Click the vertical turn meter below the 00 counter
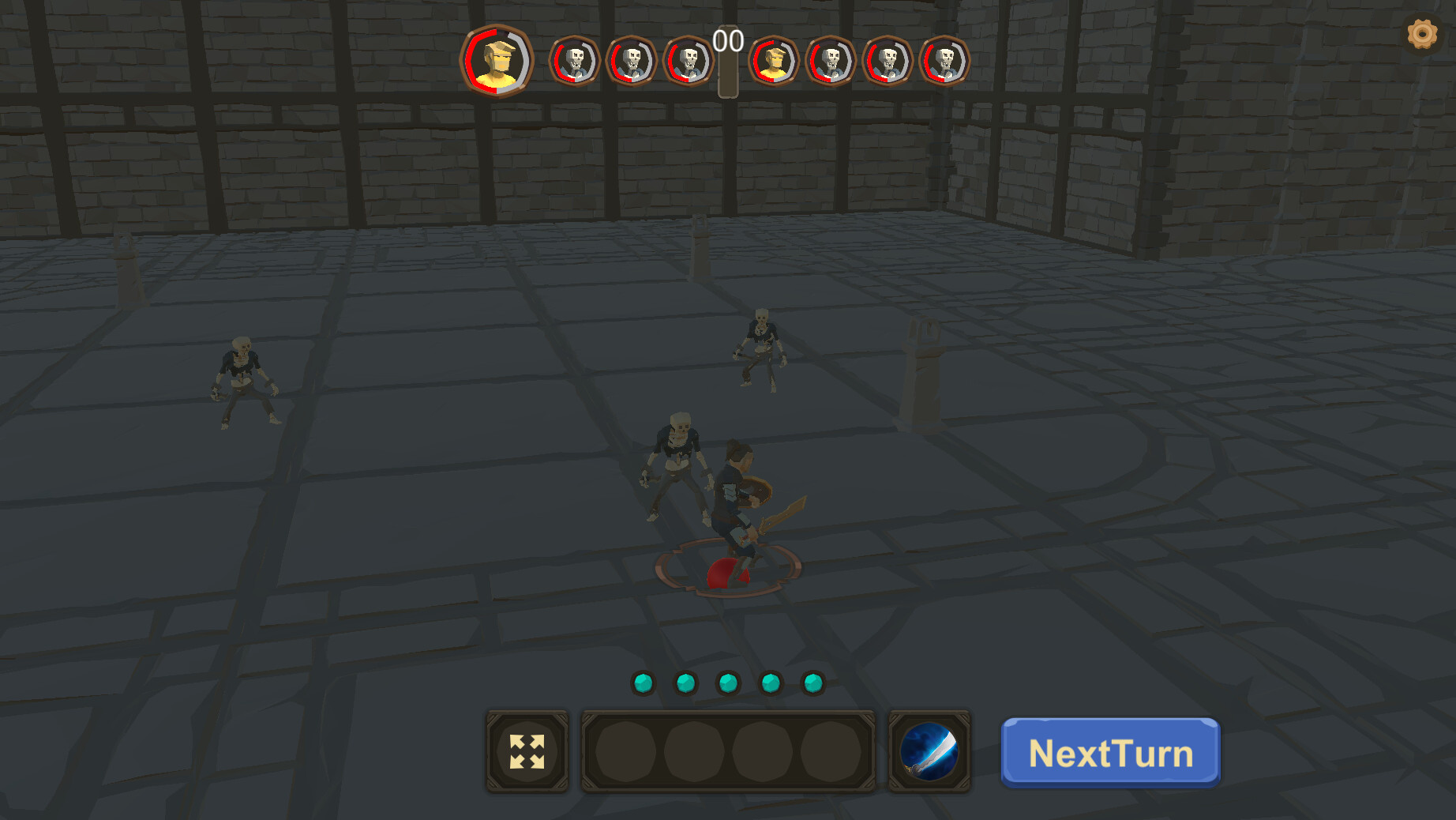The image size is (1456, 820). 726,75
